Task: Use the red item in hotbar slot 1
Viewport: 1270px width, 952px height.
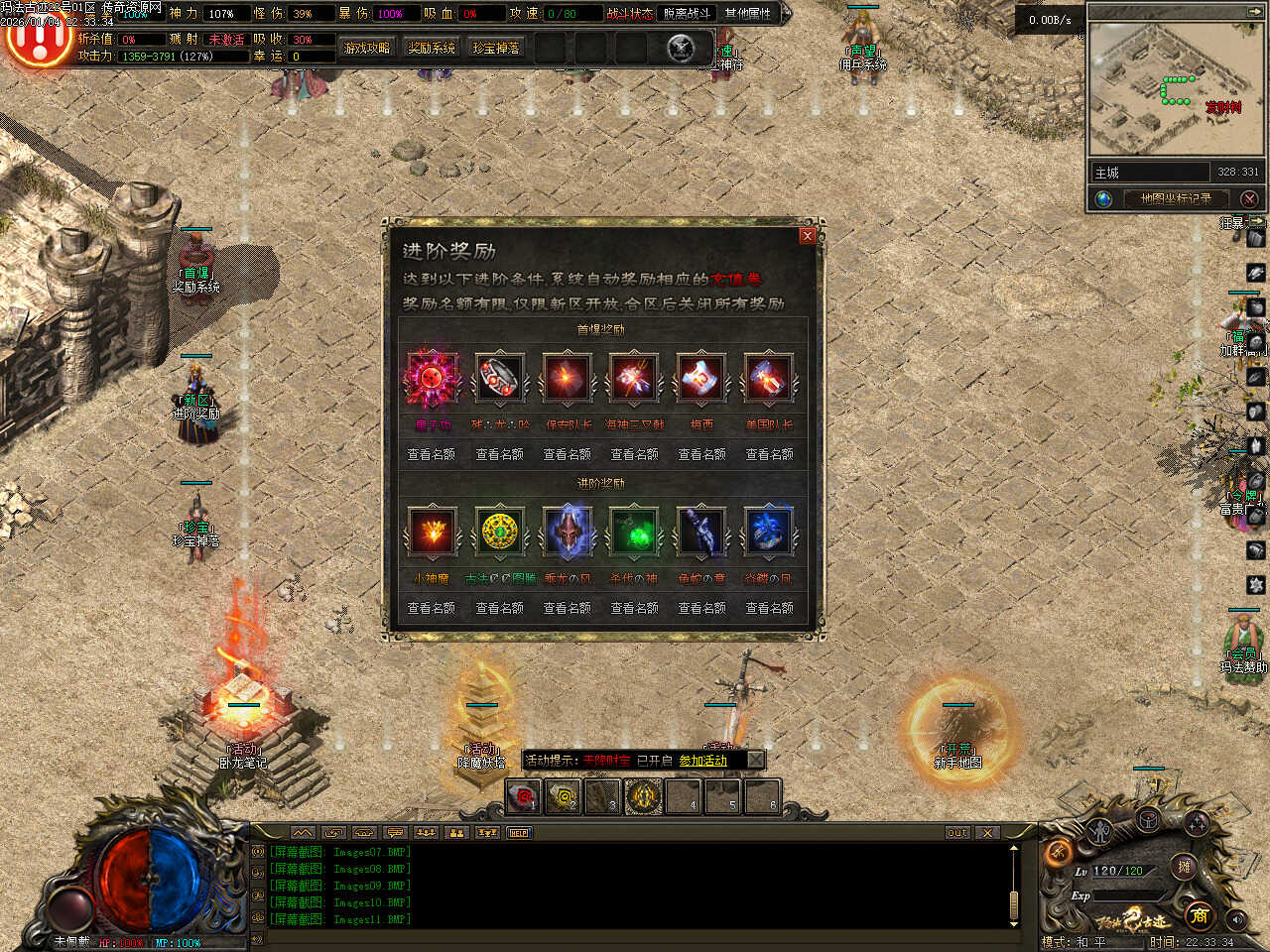Action: pyautogui.click(x=523, y=795)
